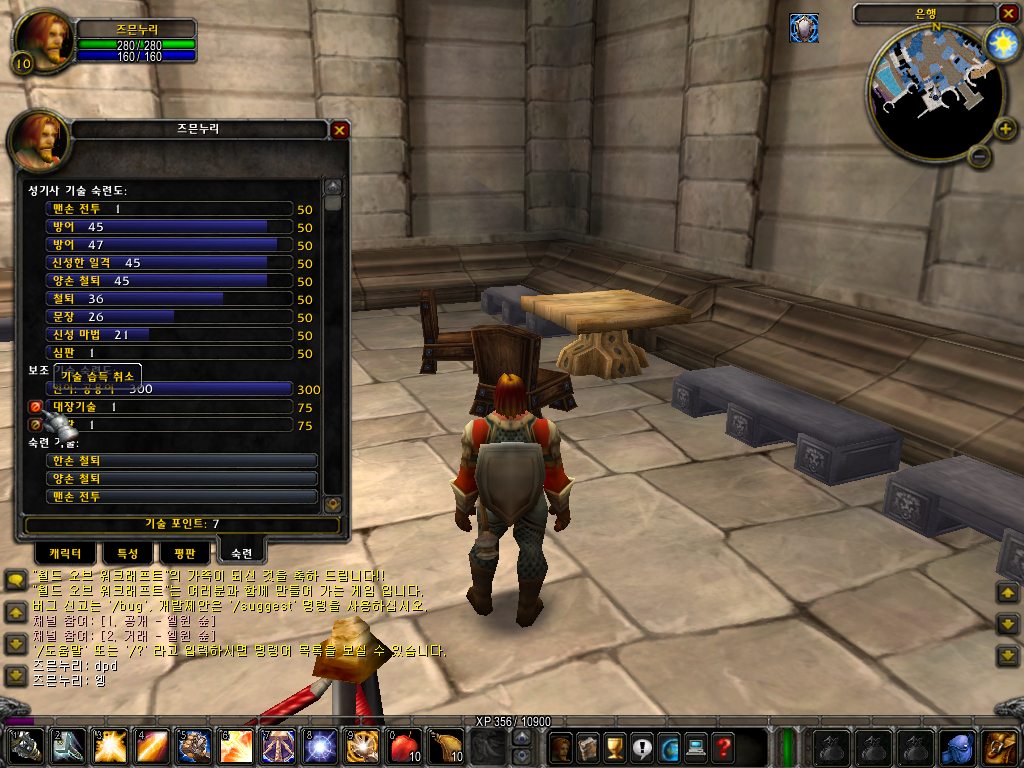Open the chat bubble menu button
1024x768 pixels.
pos(15,580)
